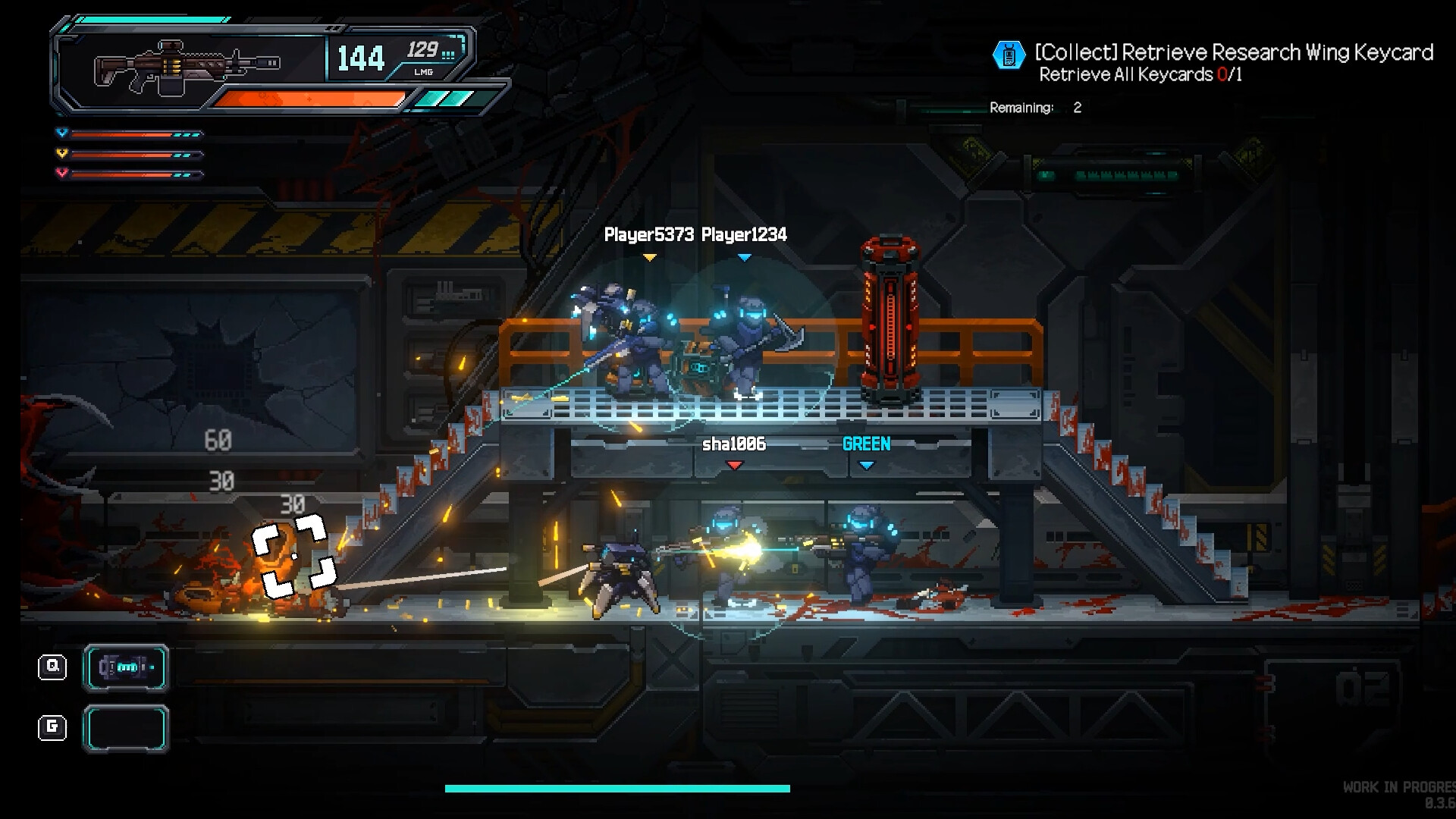Select the Retrieve Research Wing Keycard objective
Viewport: 1456px width, 819px height.
pos(1234,52)
